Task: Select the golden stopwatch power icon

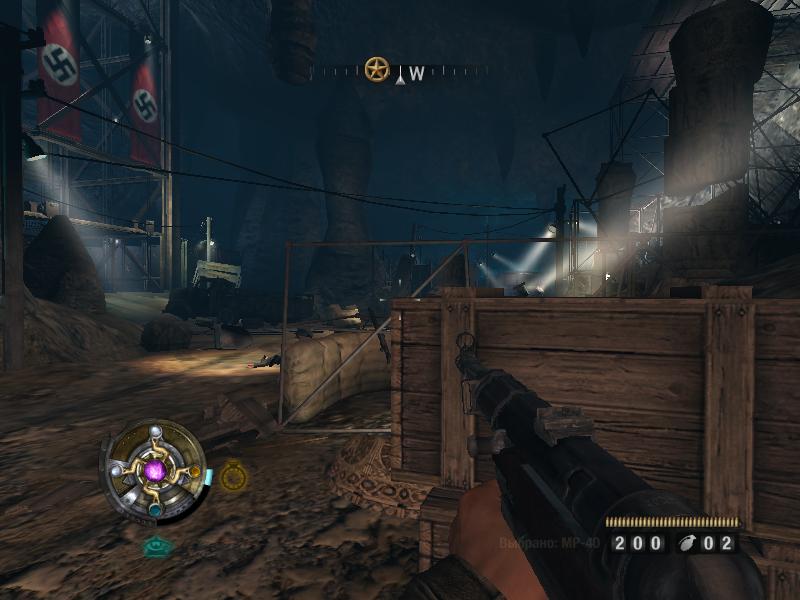Action: [x=233, y=477]
